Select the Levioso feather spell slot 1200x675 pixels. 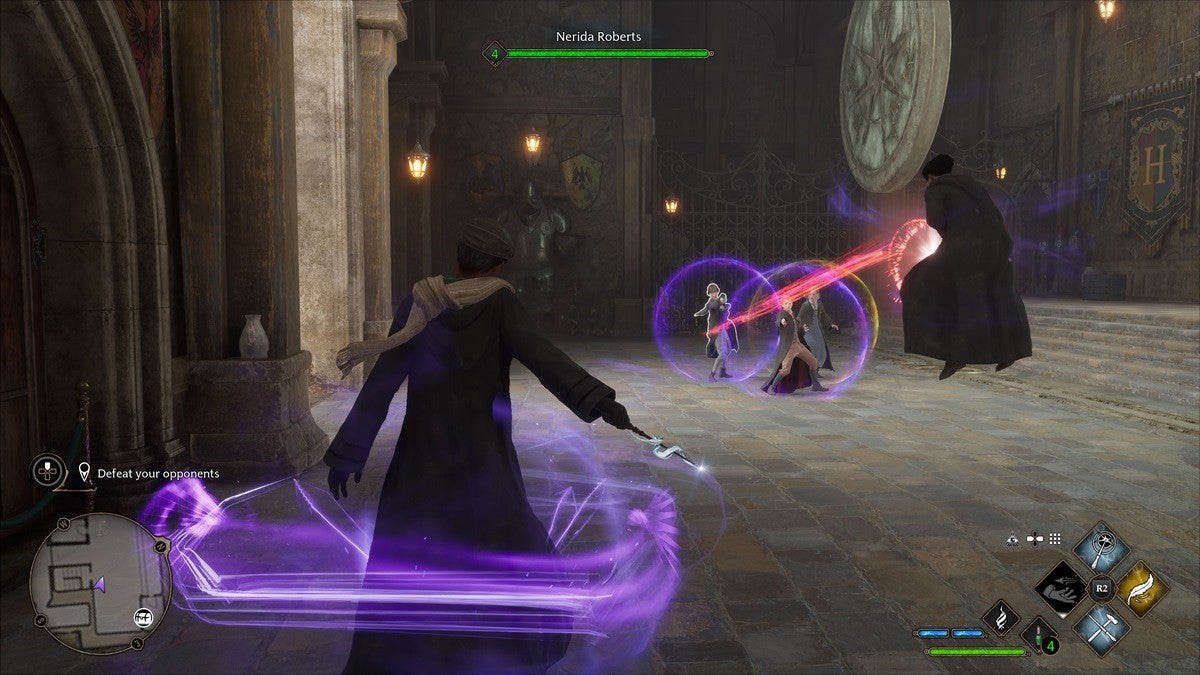click(x=1142, y=589)
